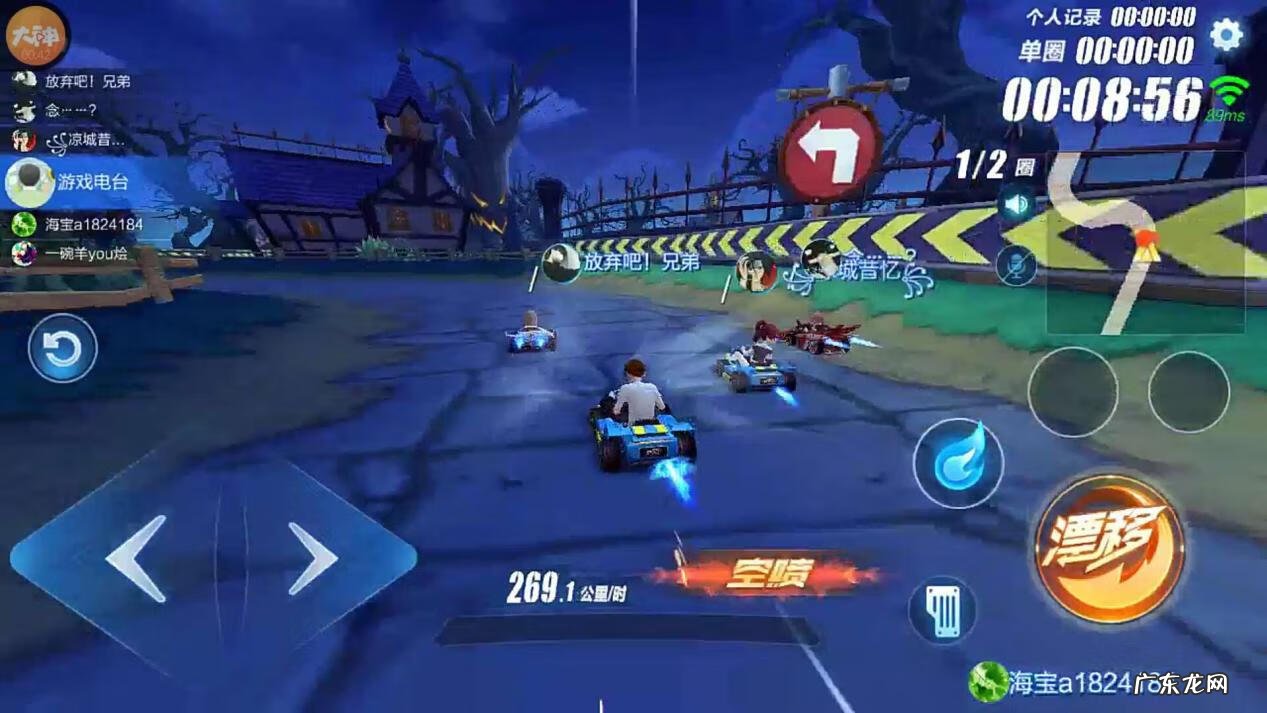Click the 大神 overlay logo
The width and height of the screenshot is (1267, 713).
[35, 36]
